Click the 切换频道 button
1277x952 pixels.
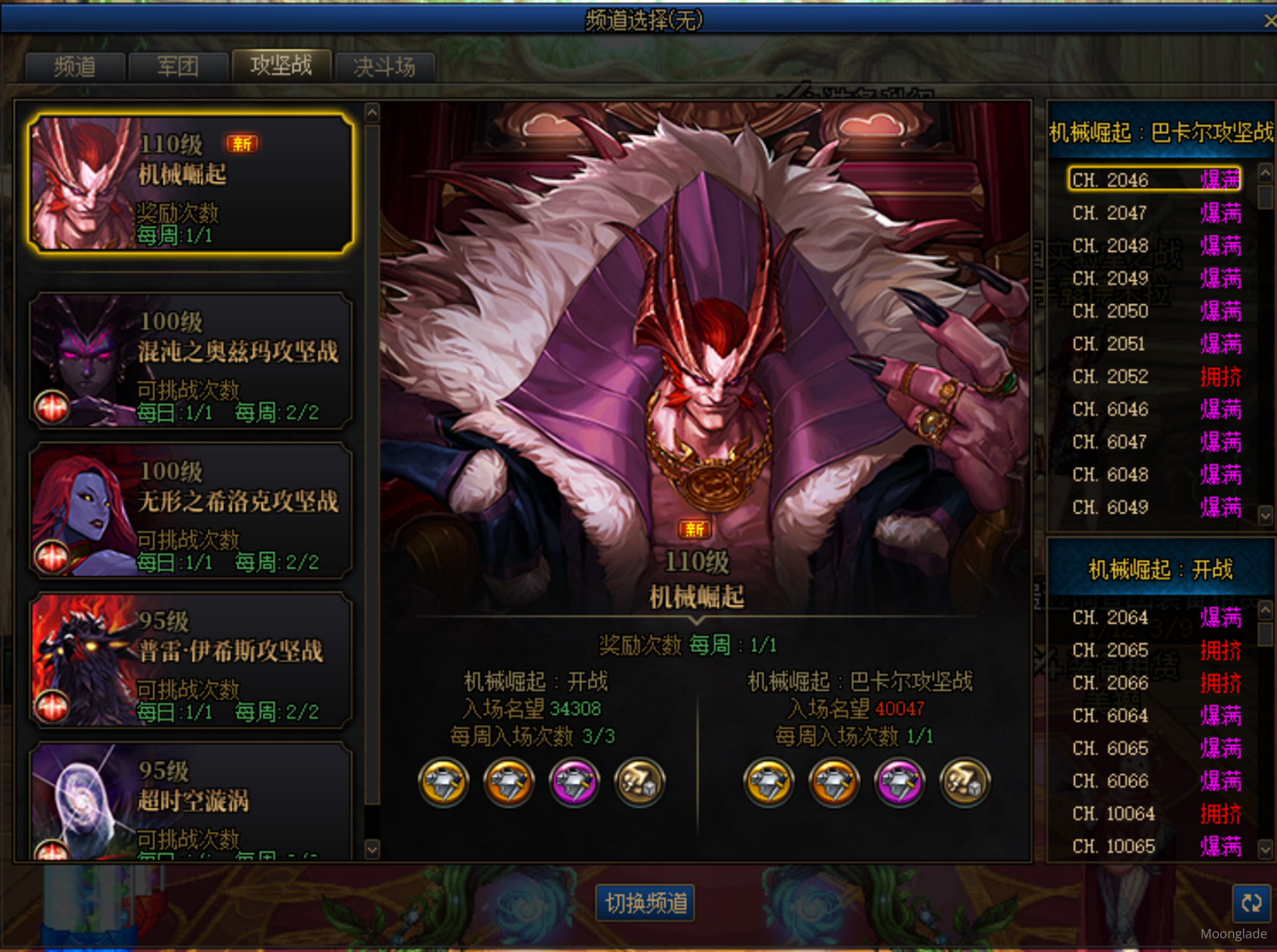pyautogui.click(x=646, y=903)
